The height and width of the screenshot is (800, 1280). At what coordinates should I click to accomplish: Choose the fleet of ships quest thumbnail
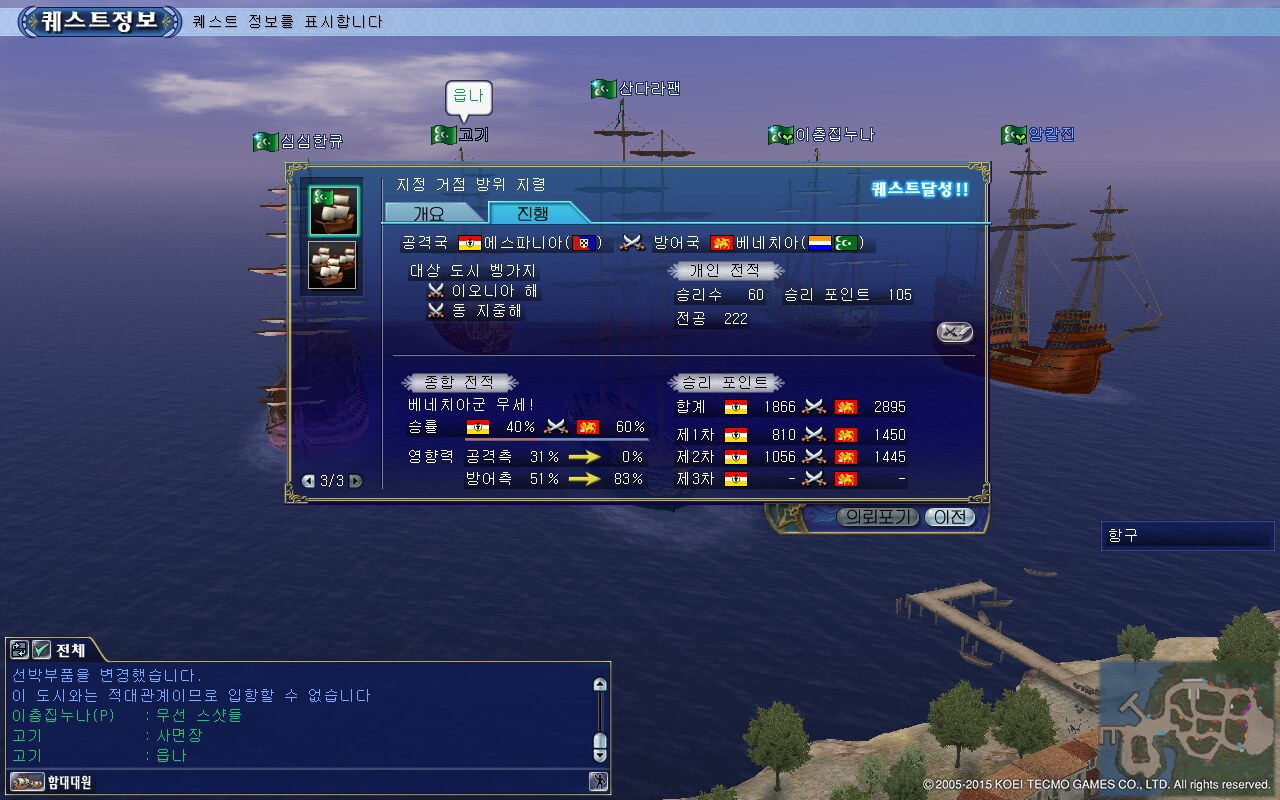tap(333, 265)
